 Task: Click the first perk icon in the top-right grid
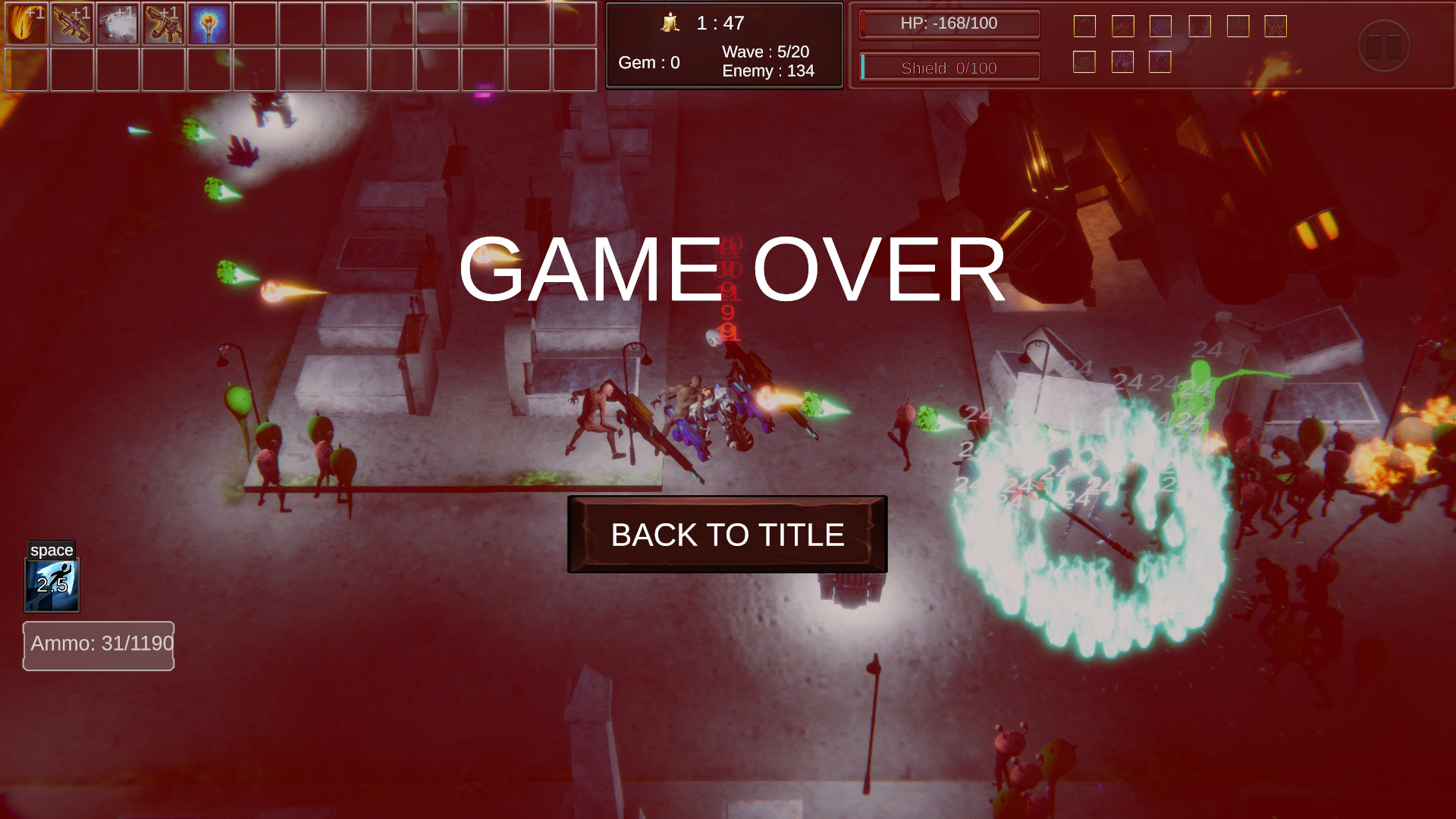pyautogui.click(x=1084, y=26)
